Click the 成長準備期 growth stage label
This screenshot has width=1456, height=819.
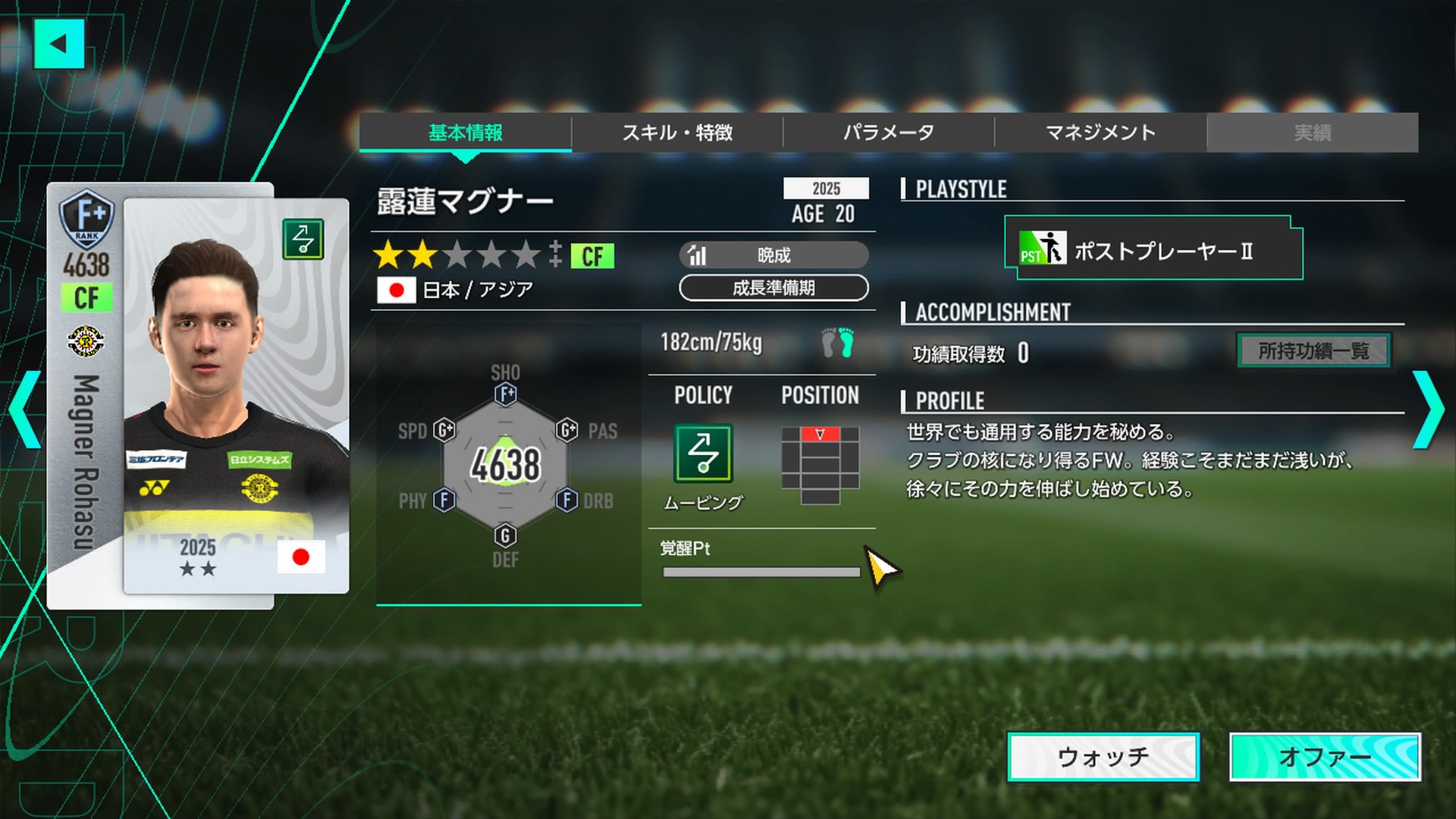pyautogui.click(x=773, y=288)
